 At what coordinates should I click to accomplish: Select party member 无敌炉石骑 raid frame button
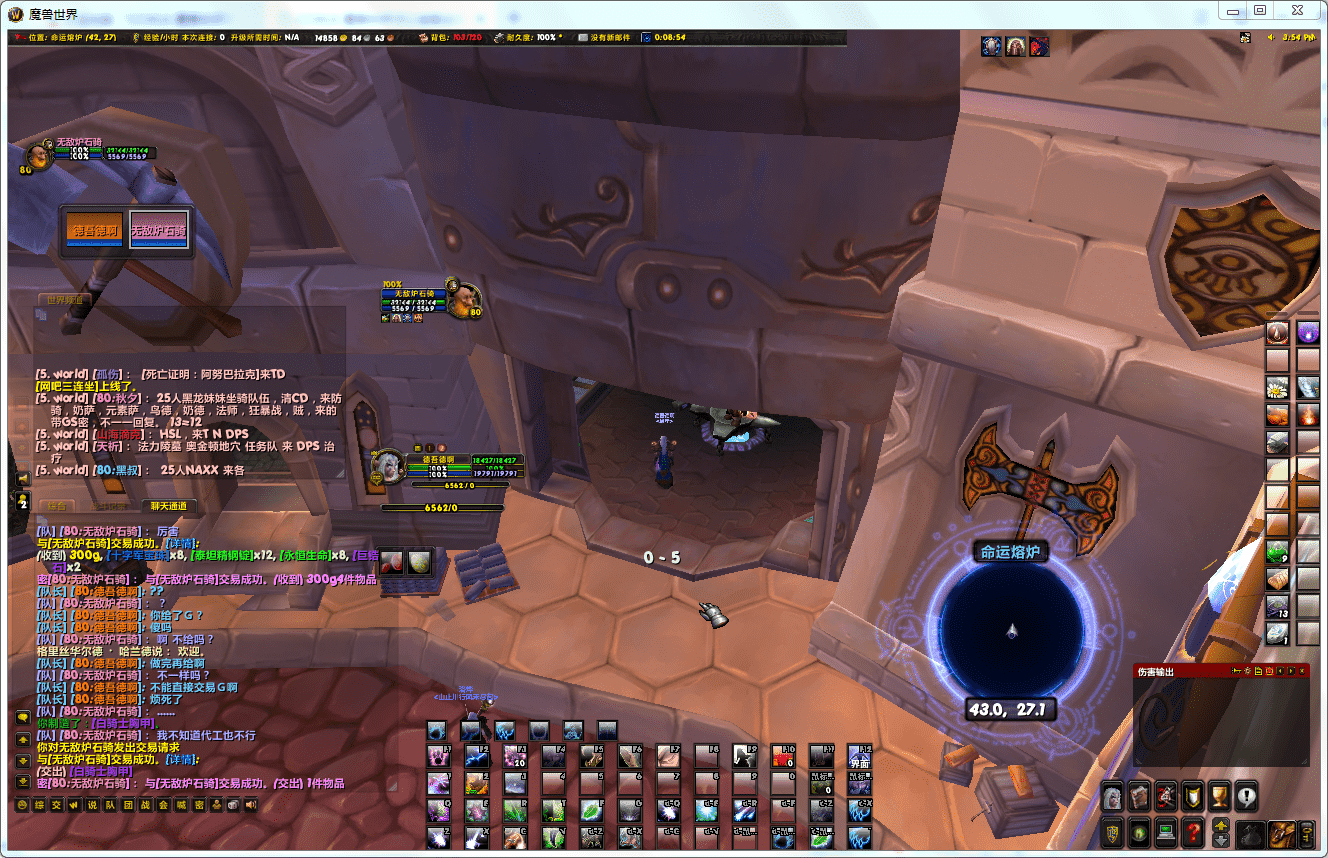(158, 230)
